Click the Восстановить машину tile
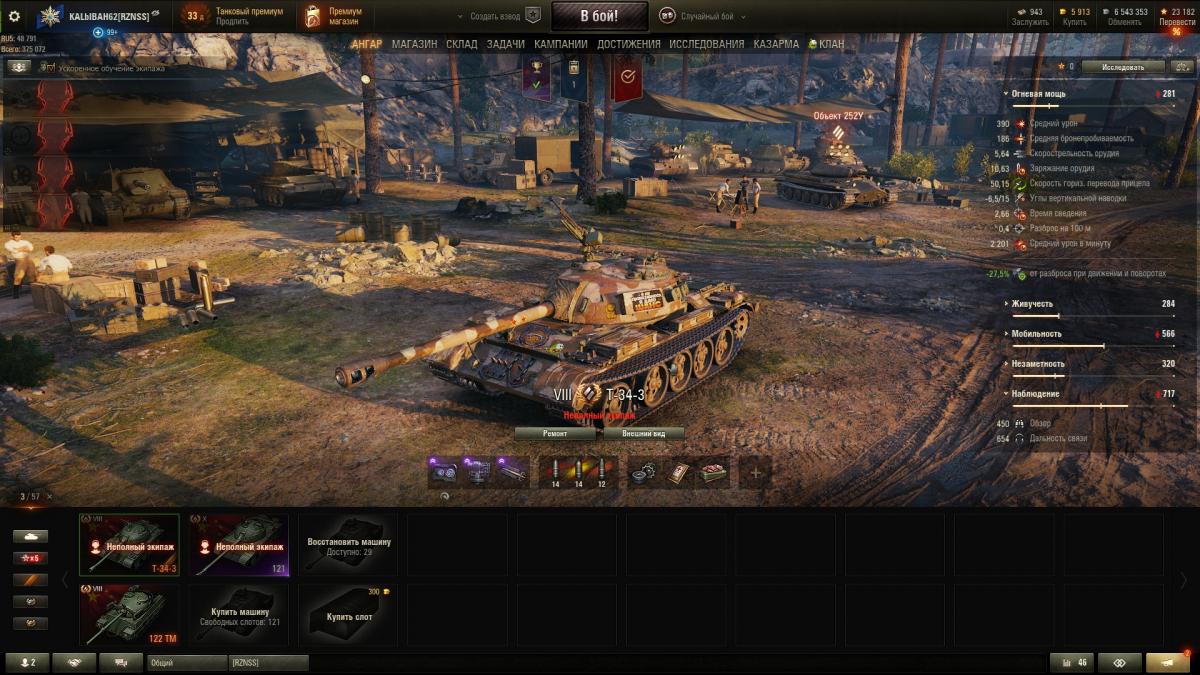 click(x=349, y=545)
